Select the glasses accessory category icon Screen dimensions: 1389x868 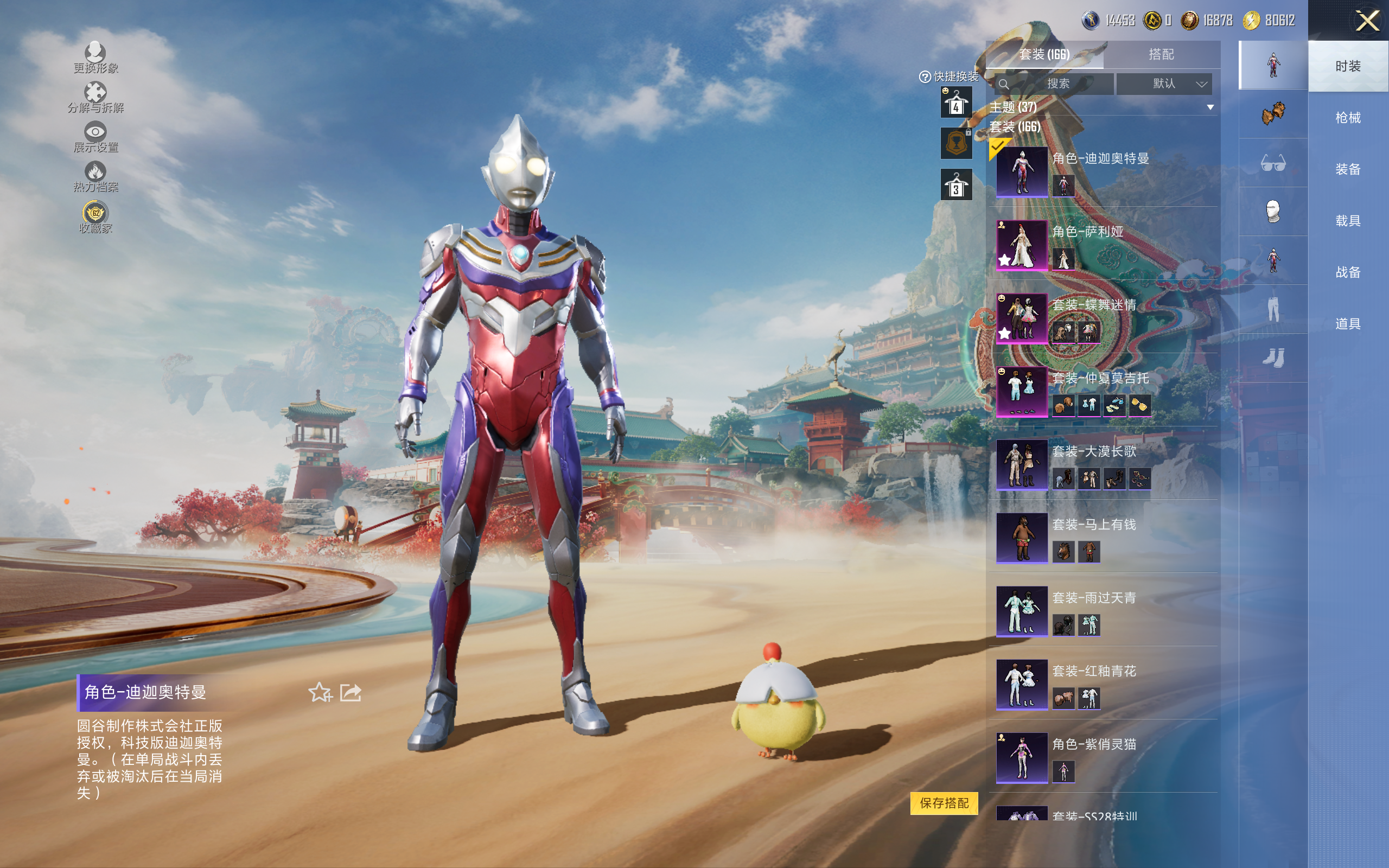point(1272,164)
